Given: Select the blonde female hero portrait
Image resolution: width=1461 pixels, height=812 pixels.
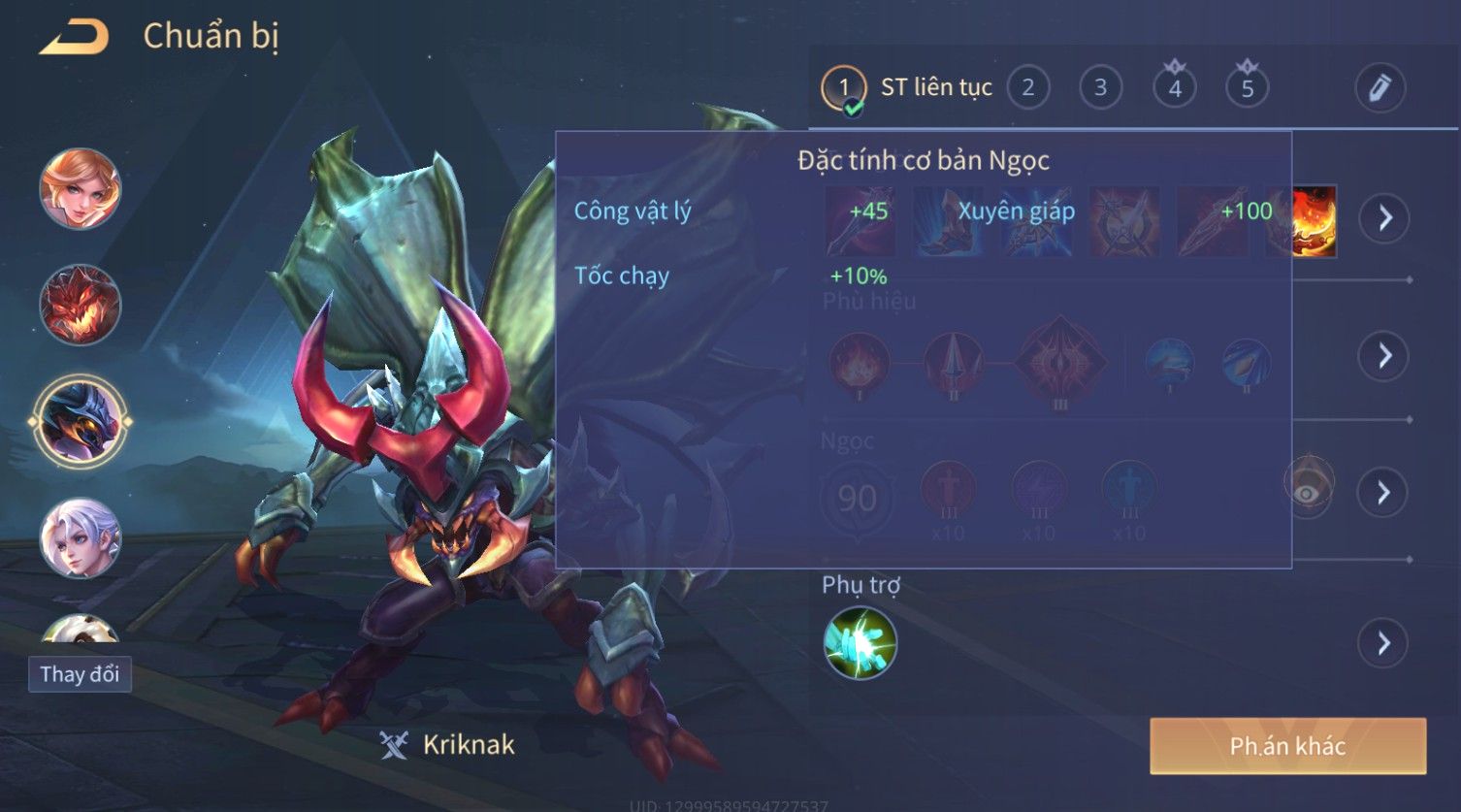Looking at the screenshot, I should (81, 189).
